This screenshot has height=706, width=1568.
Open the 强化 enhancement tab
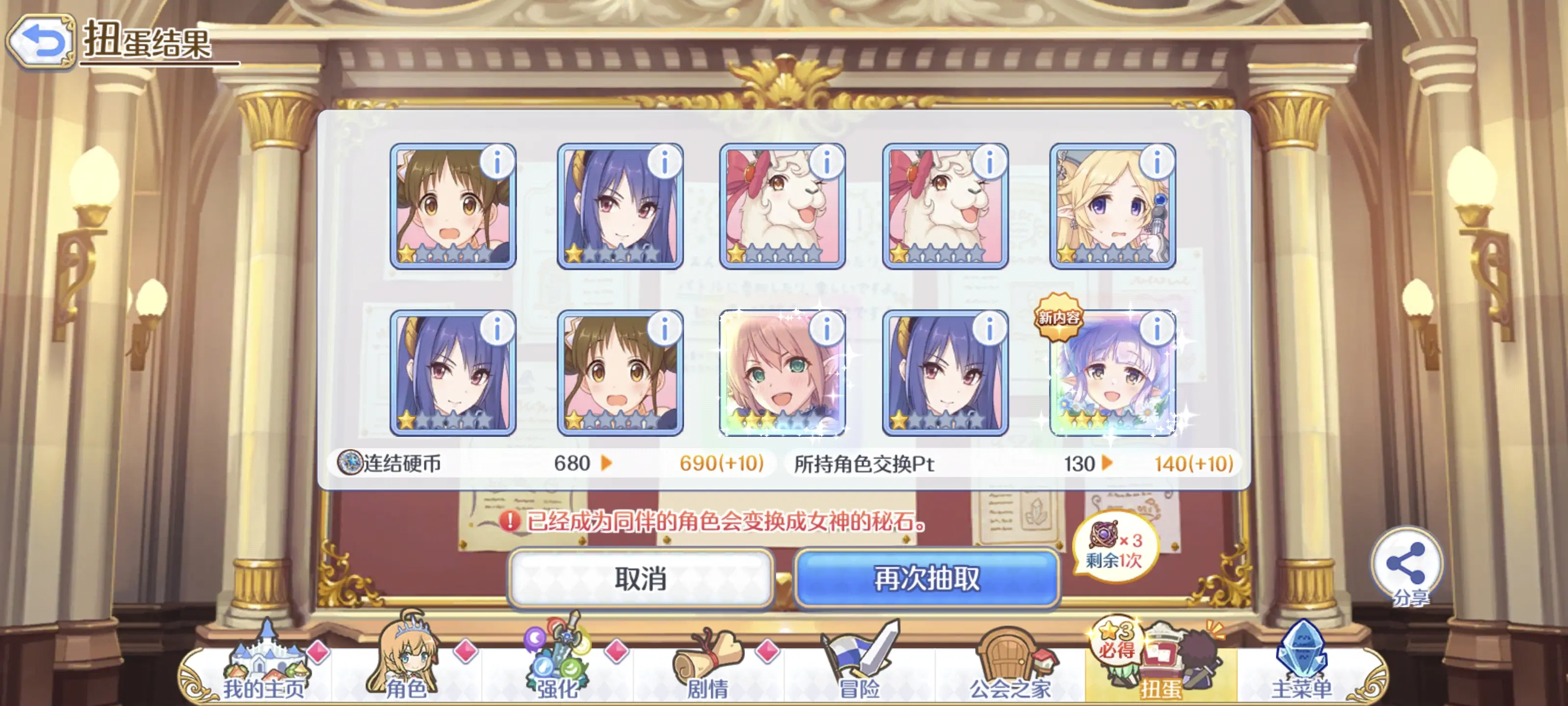tap(557, 668)
